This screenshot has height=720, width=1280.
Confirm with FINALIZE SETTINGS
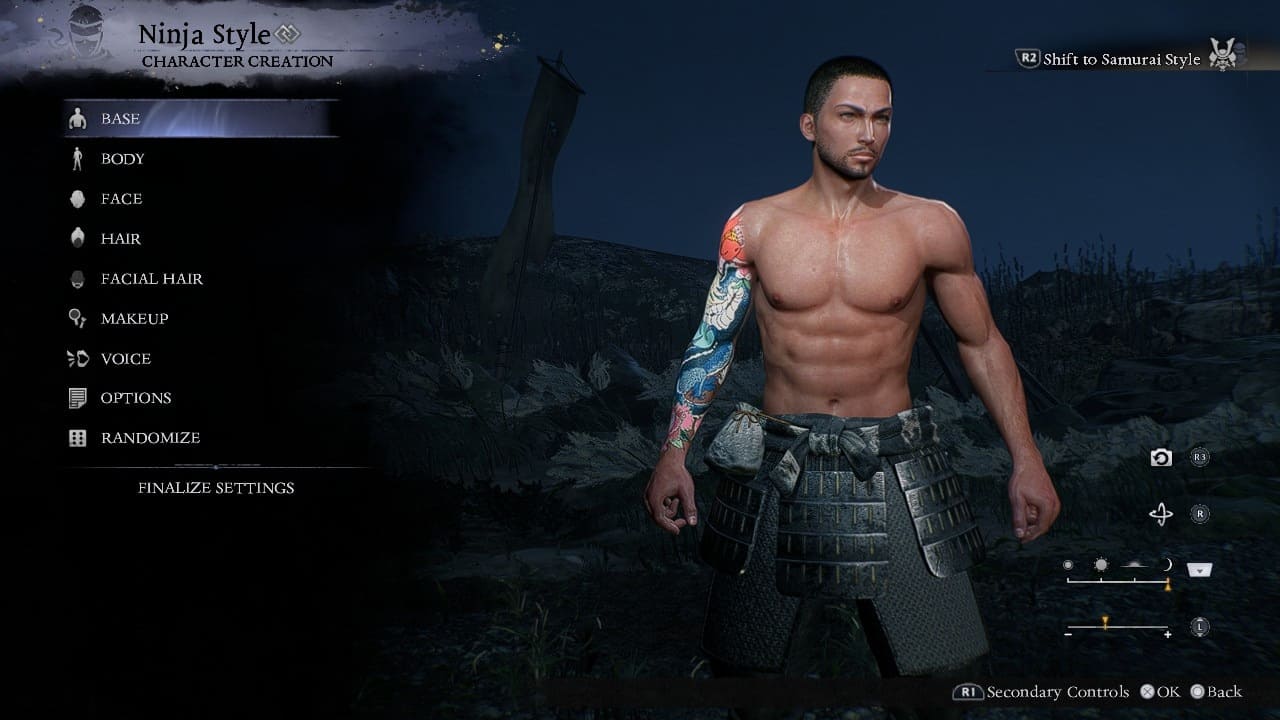[x=216, y=488]
